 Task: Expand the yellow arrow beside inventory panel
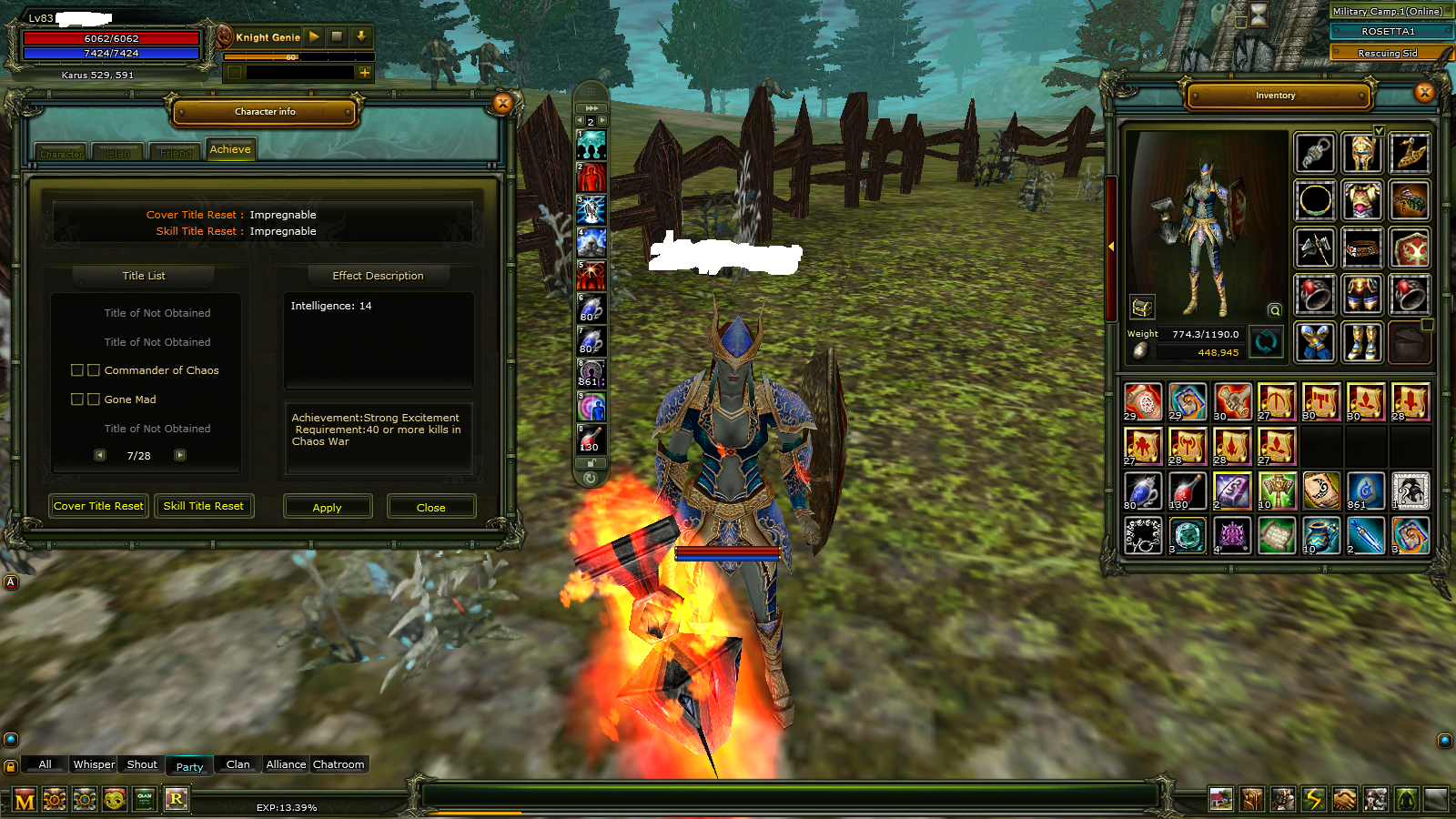point(1113,245)
